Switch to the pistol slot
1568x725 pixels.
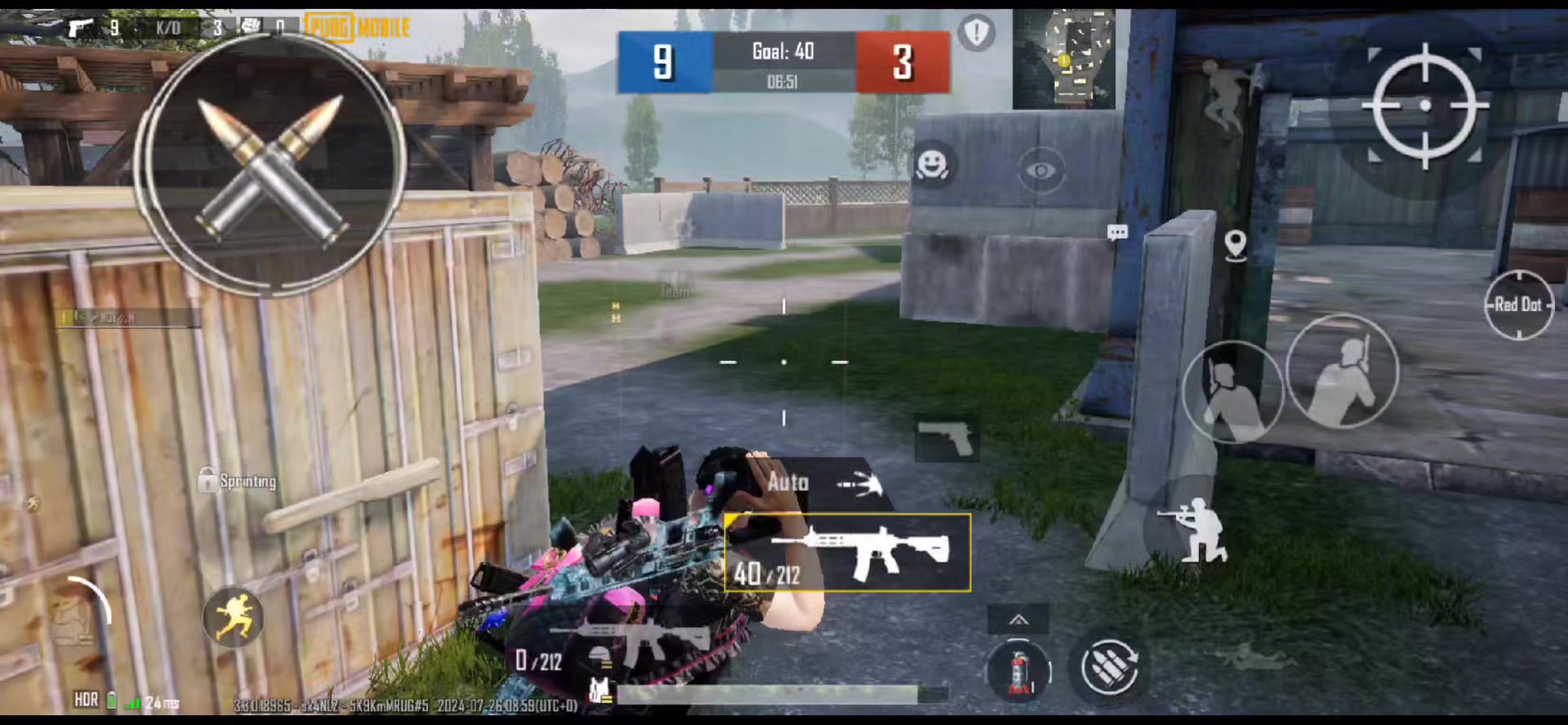(946, 440)
